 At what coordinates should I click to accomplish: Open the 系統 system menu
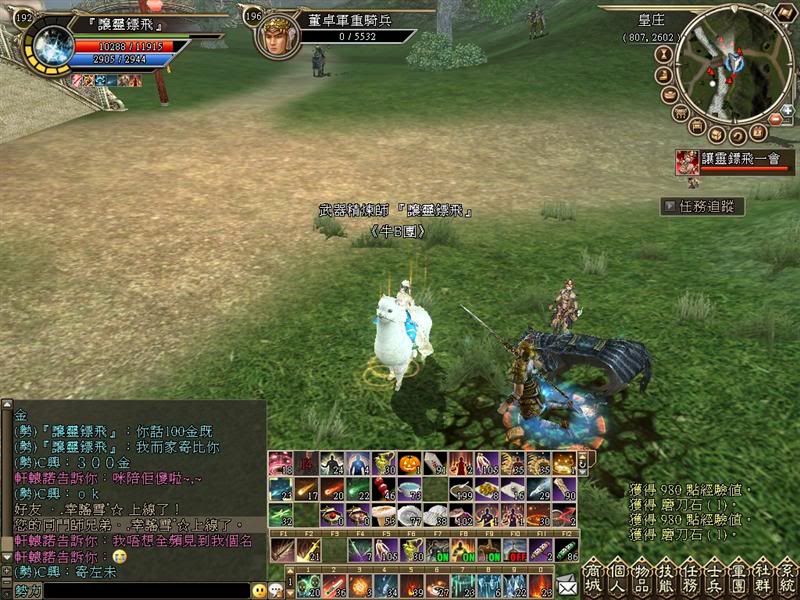coord(786,577)
